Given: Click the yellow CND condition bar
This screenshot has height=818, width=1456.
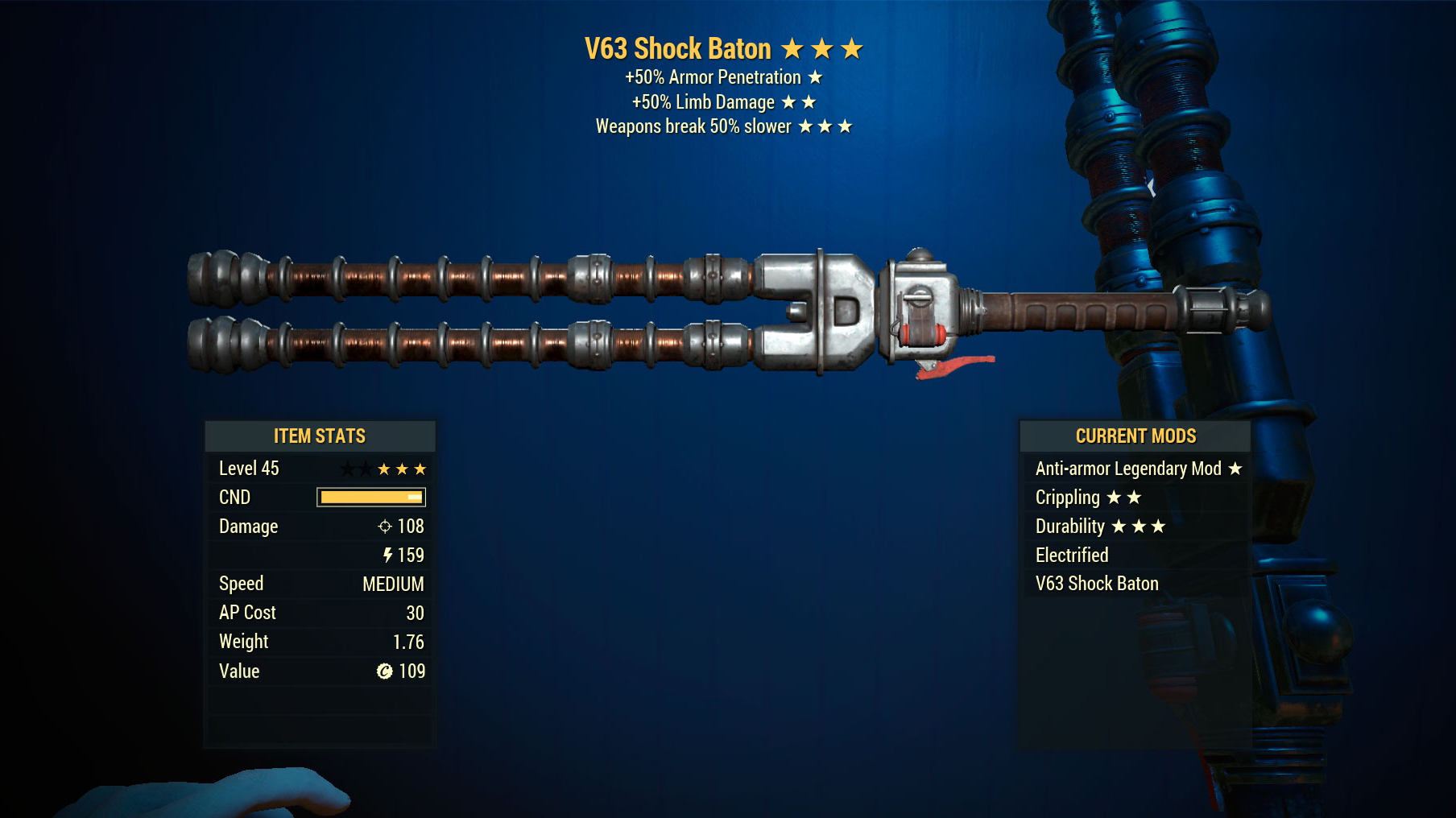Looking at the screenshot, I should 370,497.
